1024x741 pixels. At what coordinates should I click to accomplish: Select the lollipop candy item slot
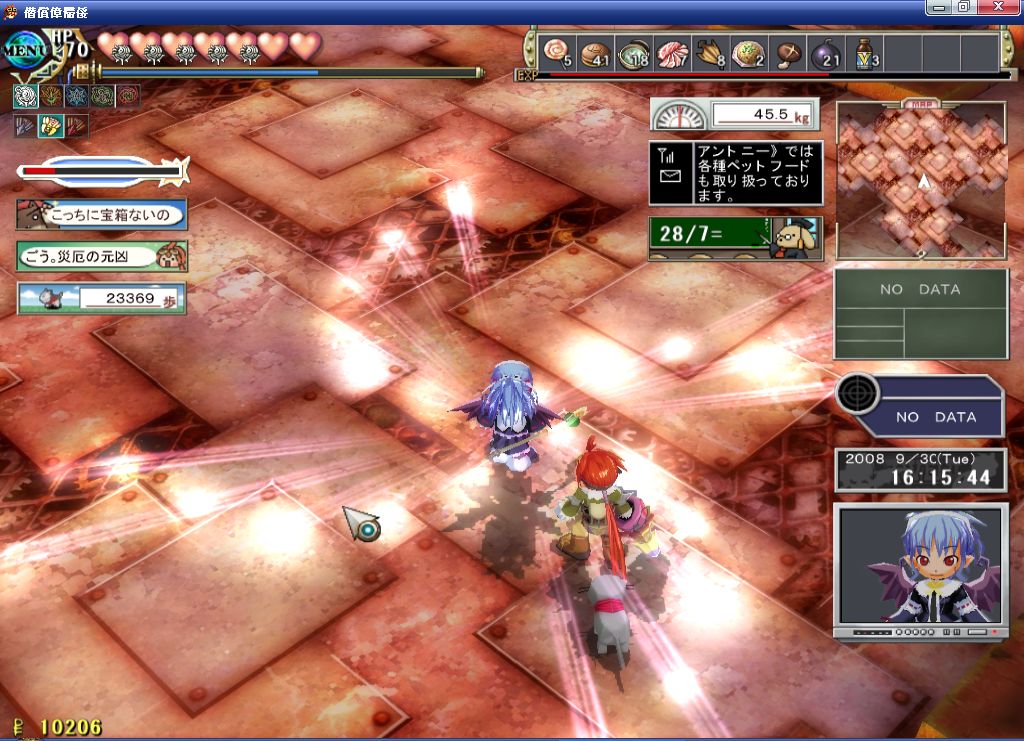point(556,53)
